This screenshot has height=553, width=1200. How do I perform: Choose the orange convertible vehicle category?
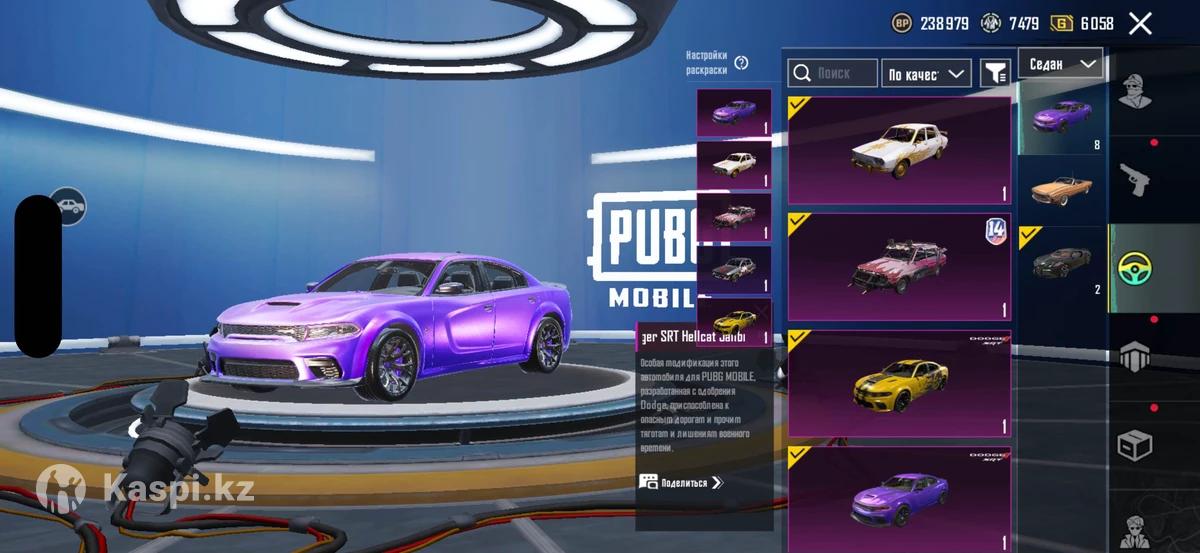pos(1061,188)
